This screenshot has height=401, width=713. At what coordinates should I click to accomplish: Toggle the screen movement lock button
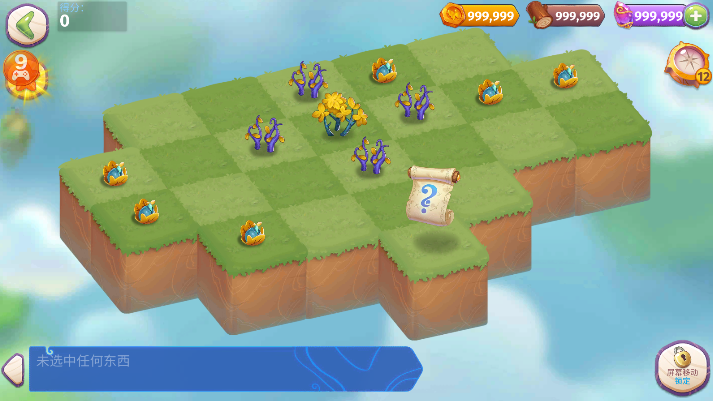(681, 366)
